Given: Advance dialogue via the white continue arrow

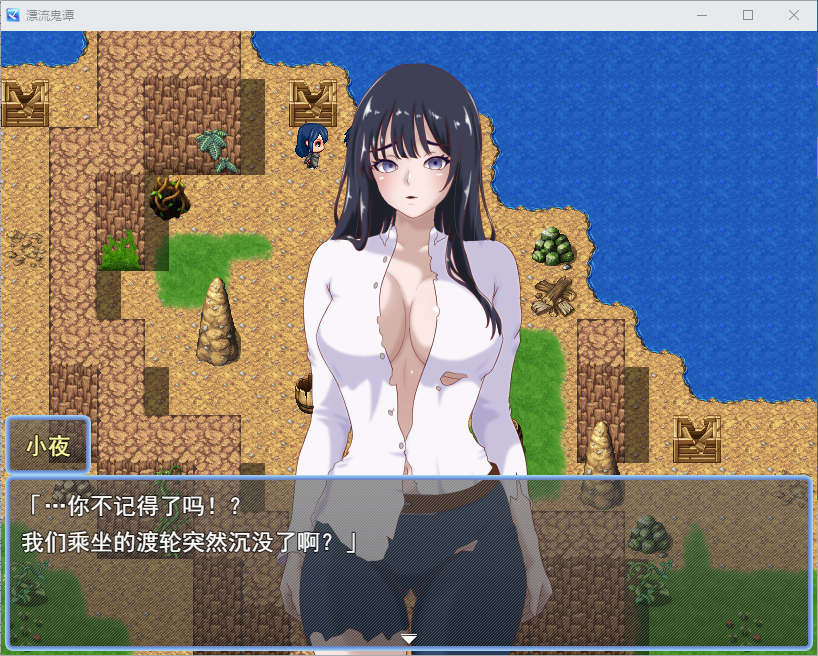Looking at the screenshot, I should [x=408, y=638].
